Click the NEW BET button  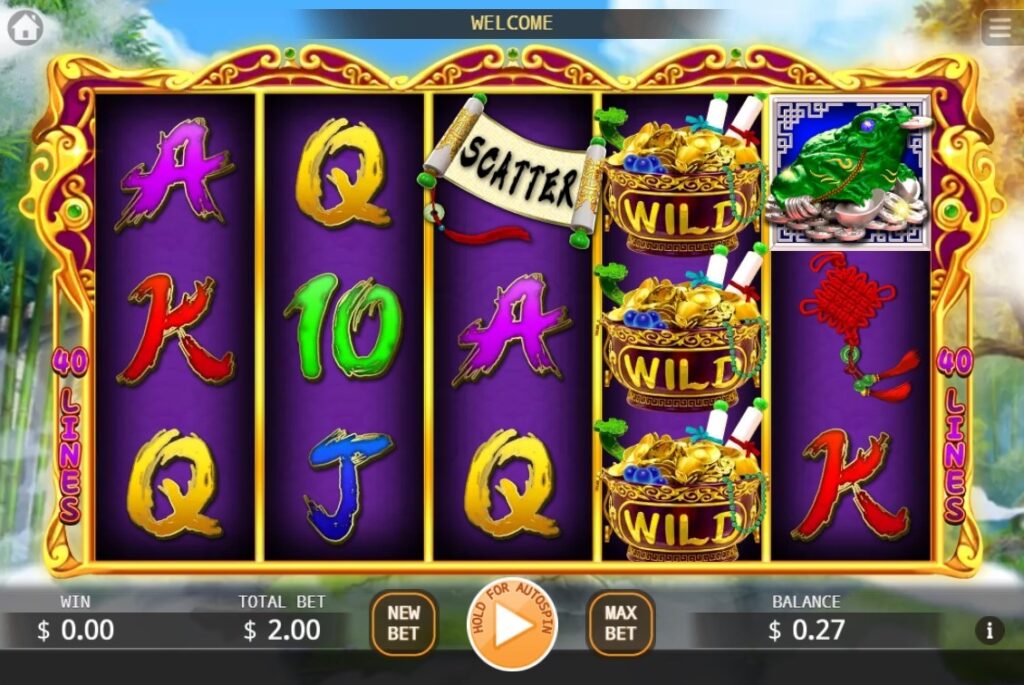tap(403, 623)
